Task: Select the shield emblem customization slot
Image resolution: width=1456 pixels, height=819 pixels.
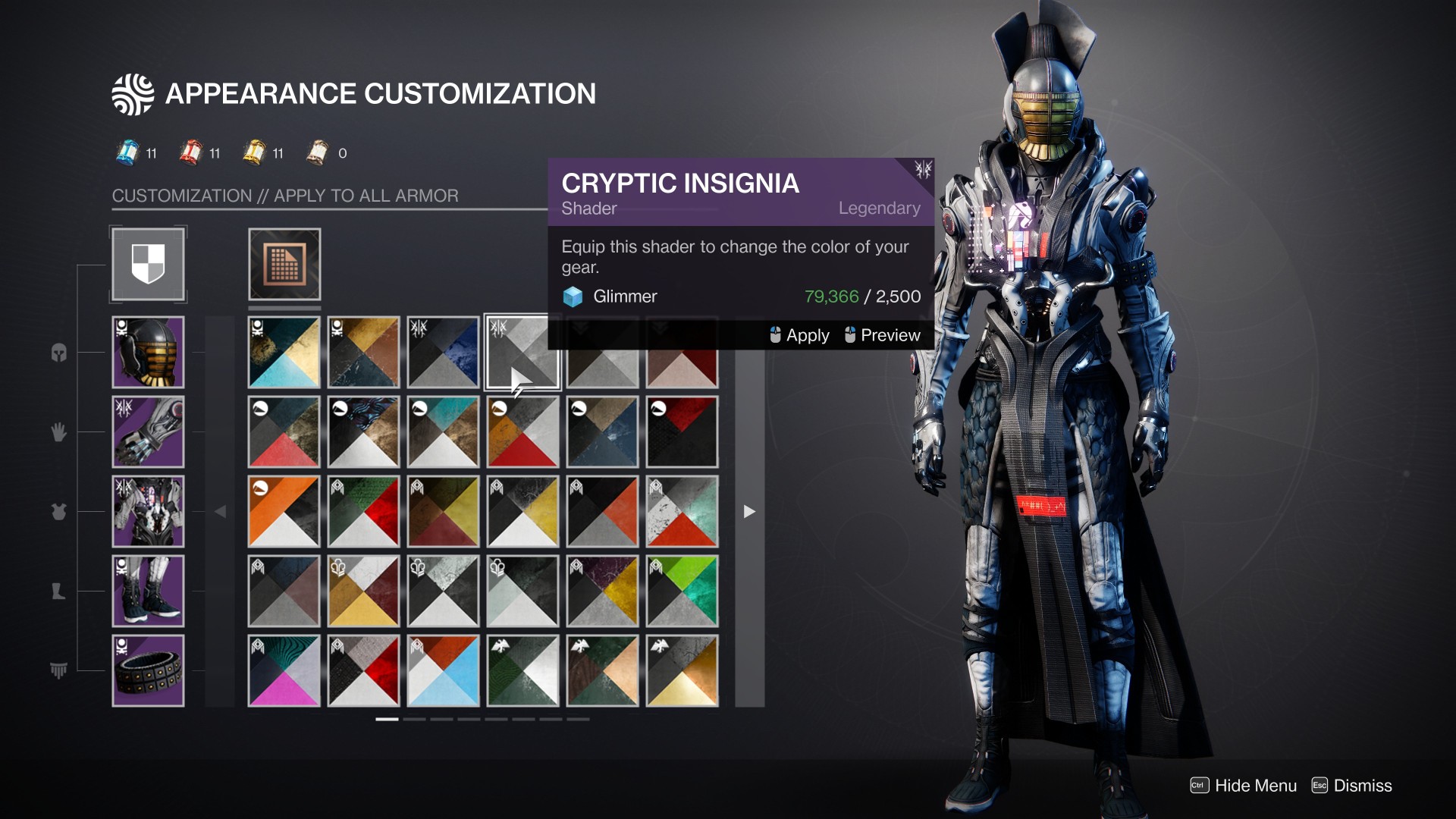Action: [x=148, y=264]
